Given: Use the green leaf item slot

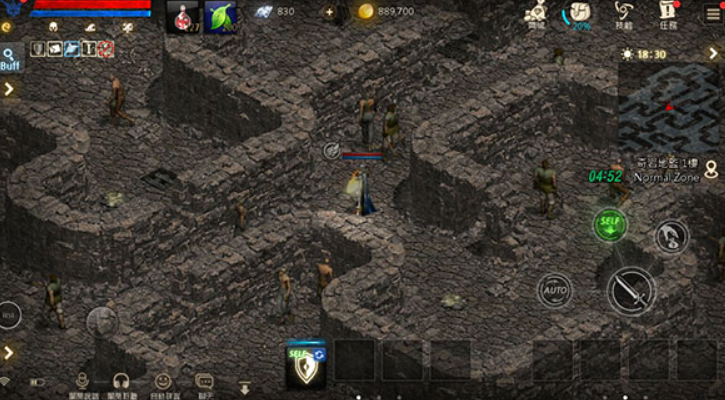Looking at the screenshot, I should (220, 17).
